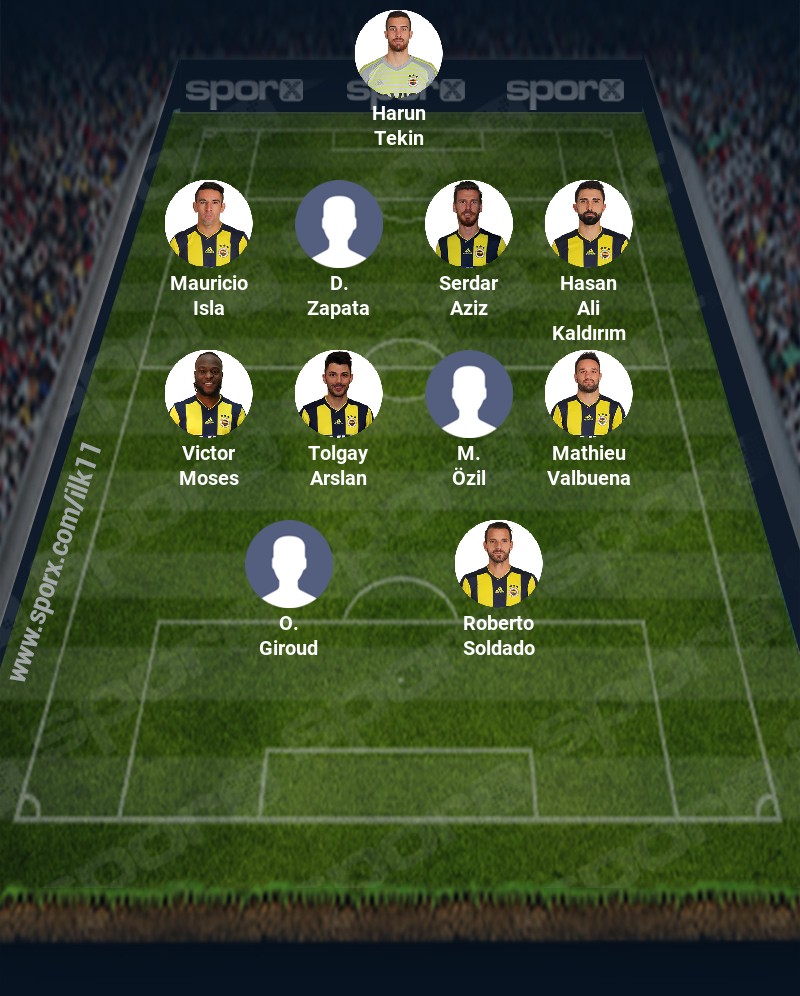Pick Hasan Ali Kaldırım's portrait
The height and width of the screenshot is (996, 800).
(589, 224)
